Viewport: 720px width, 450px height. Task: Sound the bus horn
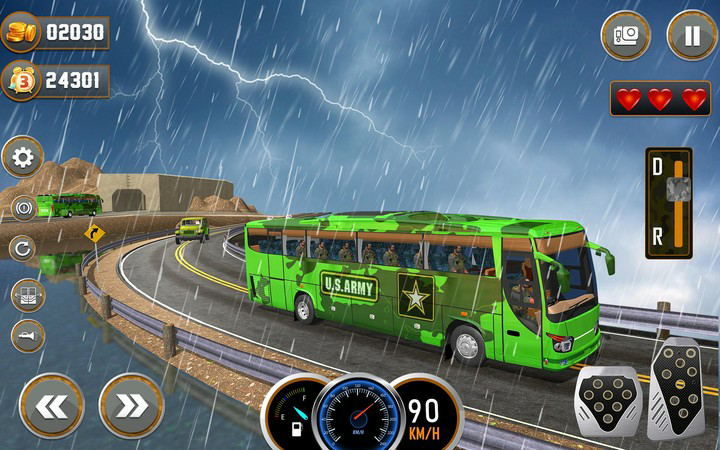(x=27, y=336)
